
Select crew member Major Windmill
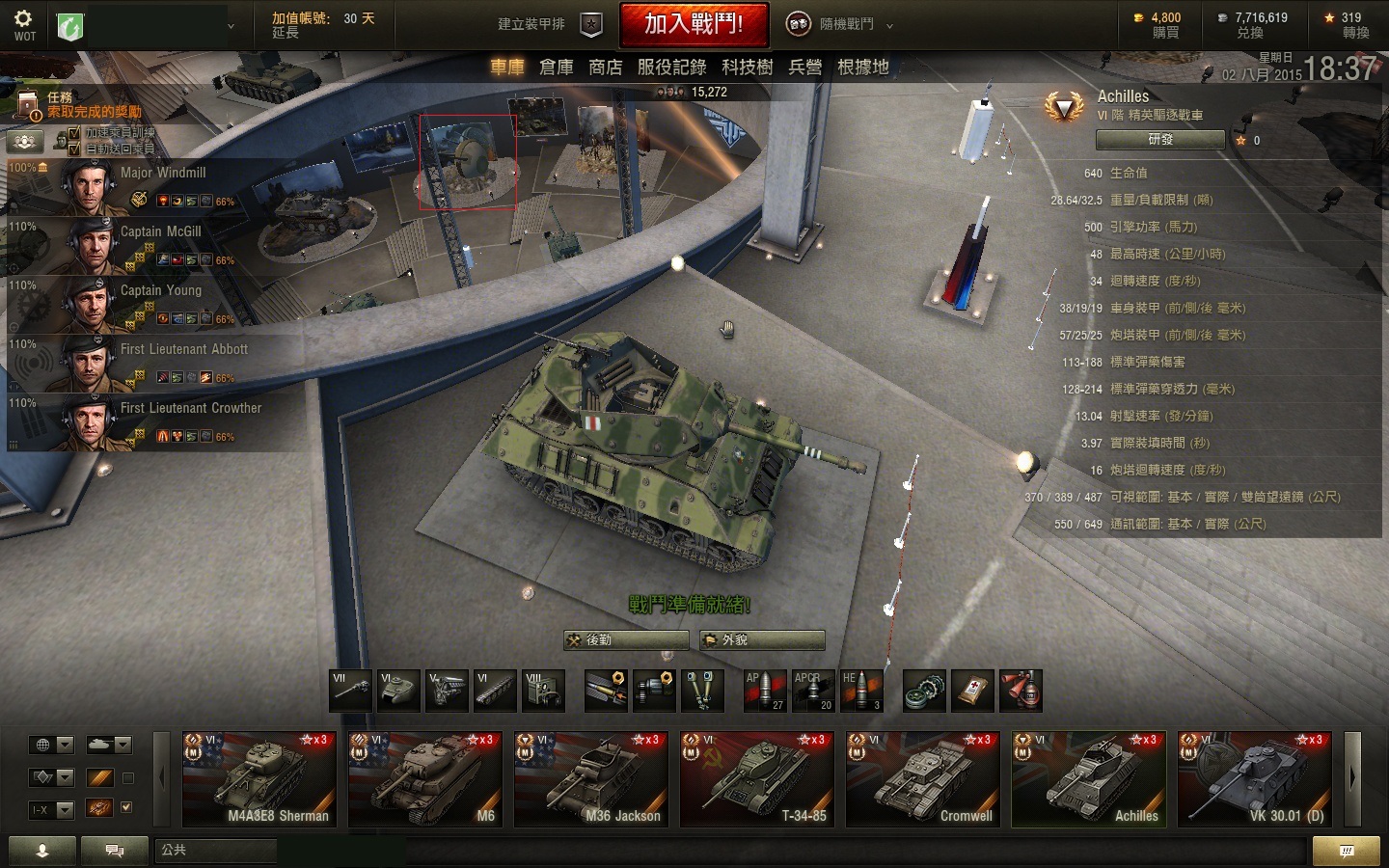[154, 185]
